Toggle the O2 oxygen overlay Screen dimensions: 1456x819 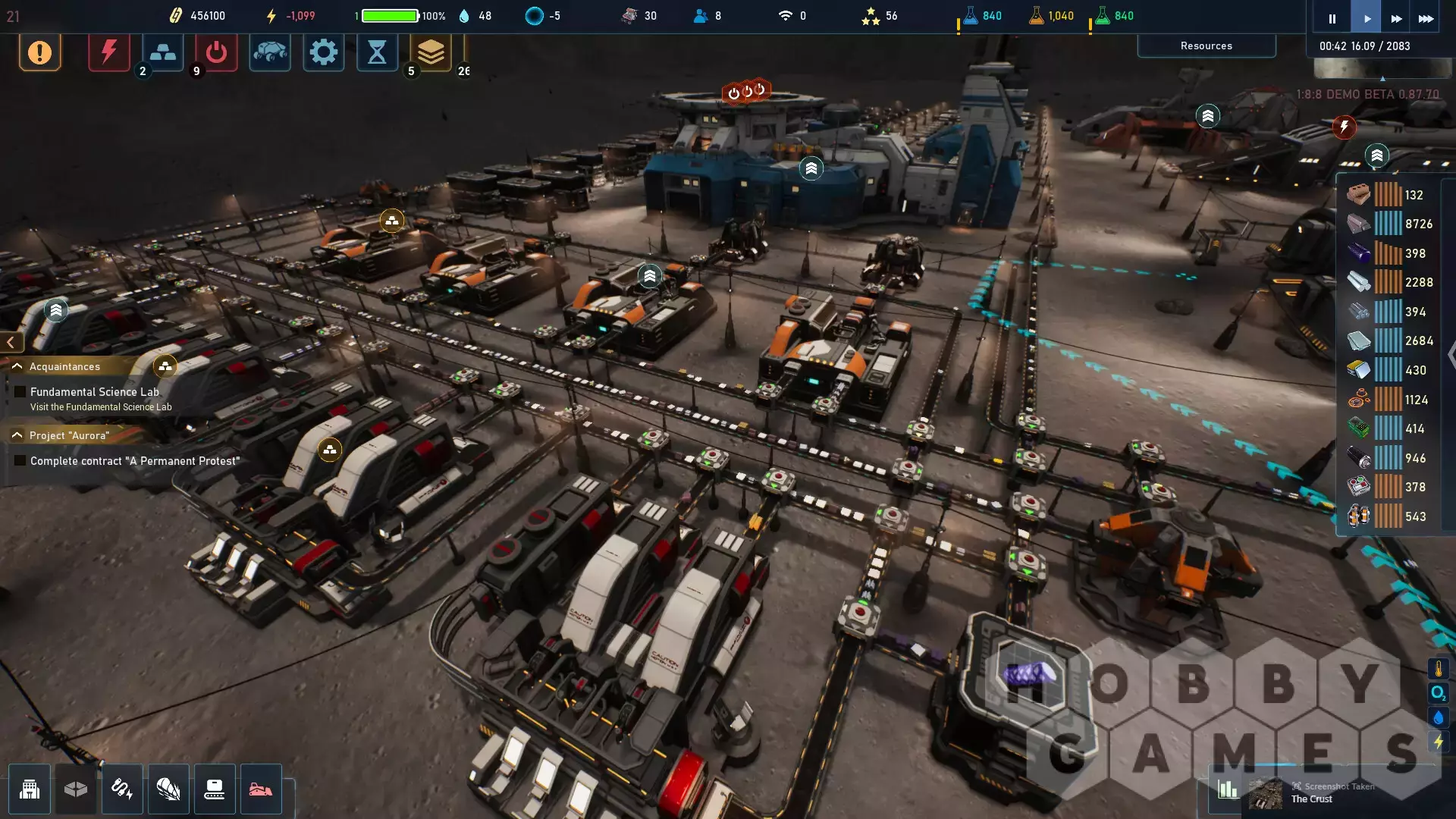pyautogui.click(x=1438, y=693)
